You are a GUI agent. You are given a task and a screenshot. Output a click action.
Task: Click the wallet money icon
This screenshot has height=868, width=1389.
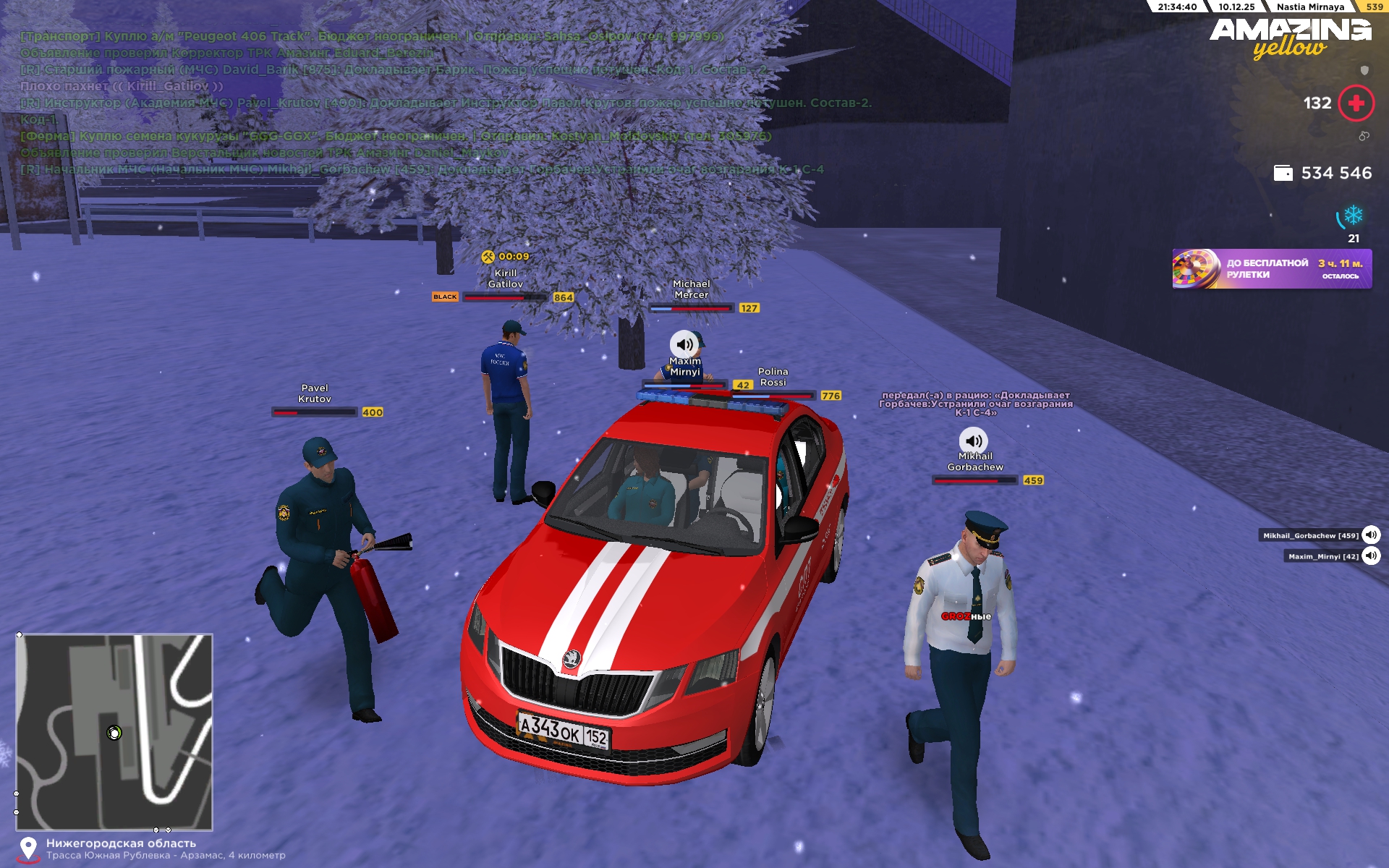[1283, 174]
